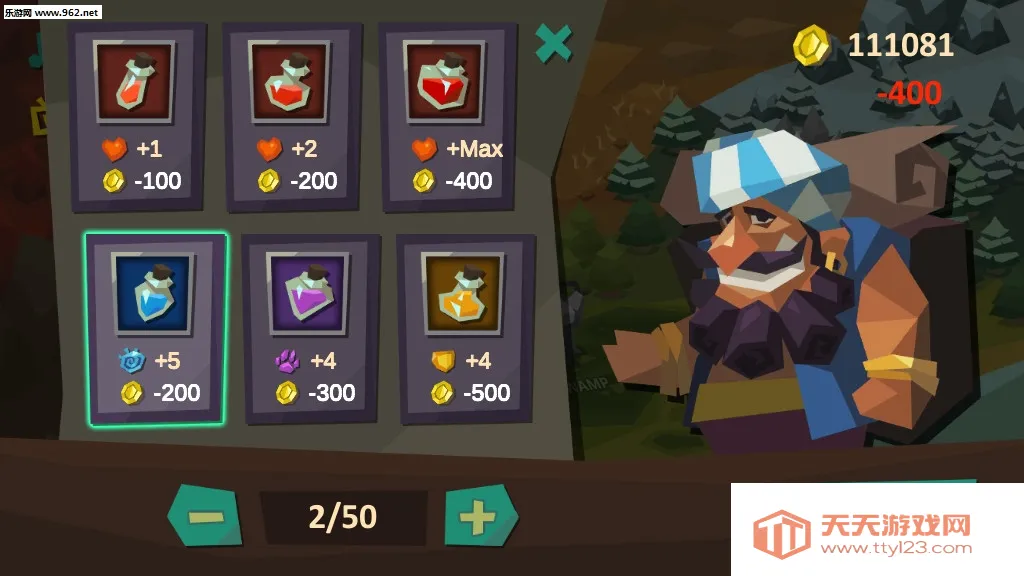The height and width of the screenshot is (576, 1024).
Task: Buy the orange shield +4 potion
Action: point(464,328)
